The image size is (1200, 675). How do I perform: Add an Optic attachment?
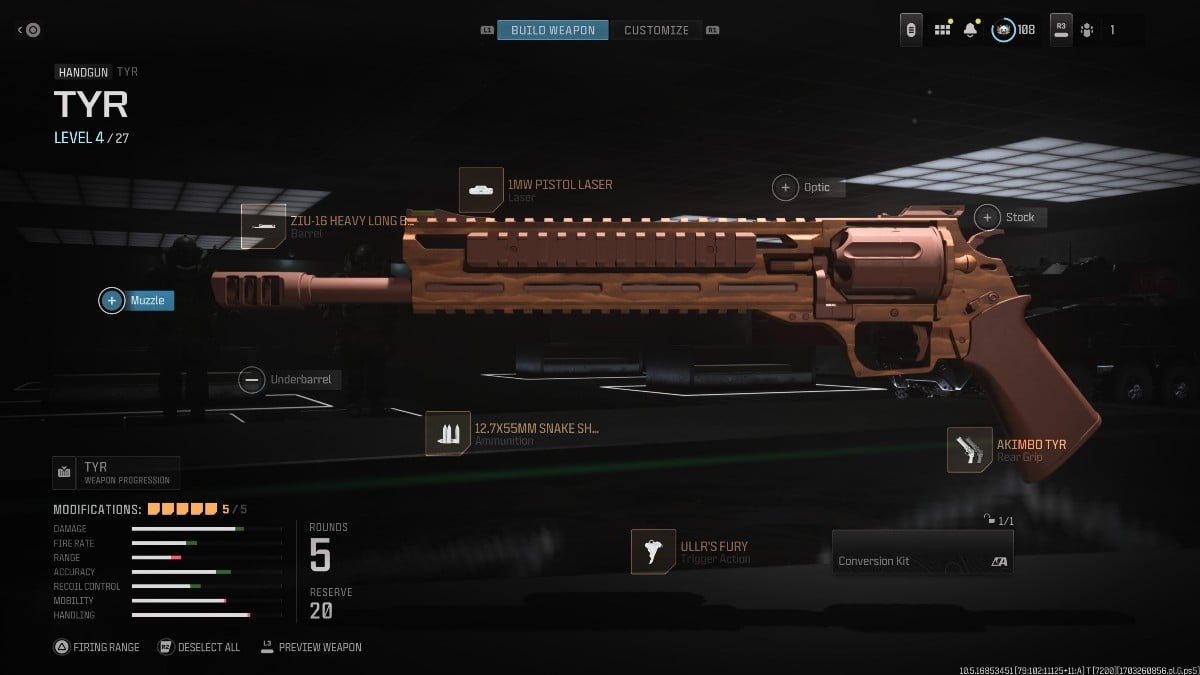pos(802,187)
